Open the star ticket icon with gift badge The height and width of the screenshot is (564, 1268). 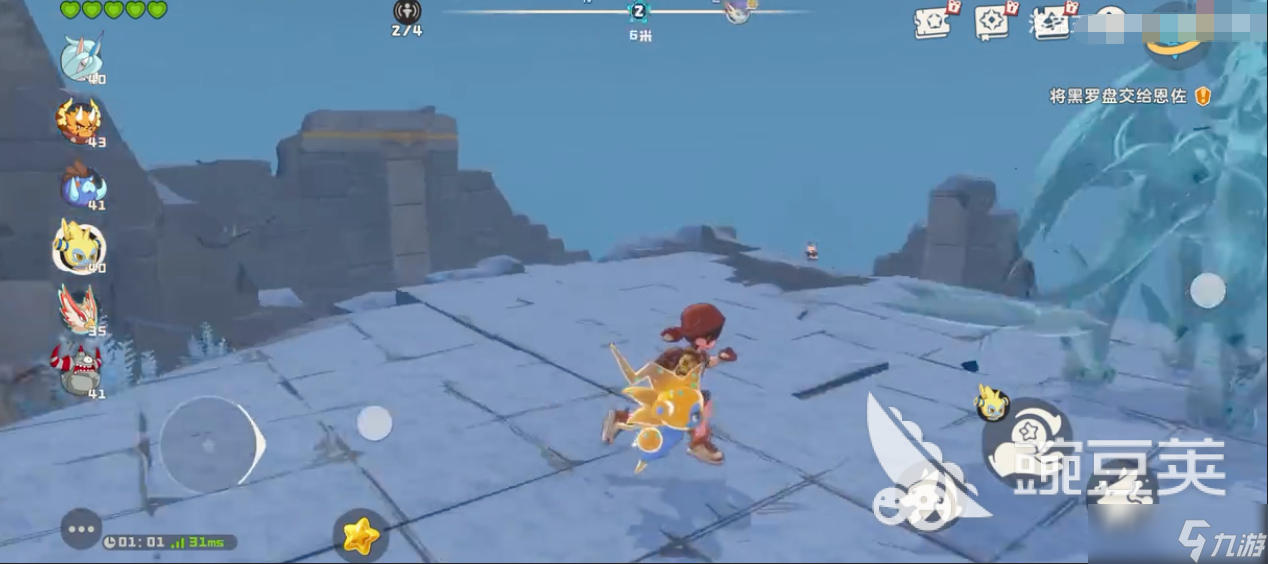(x=934, y=20)
